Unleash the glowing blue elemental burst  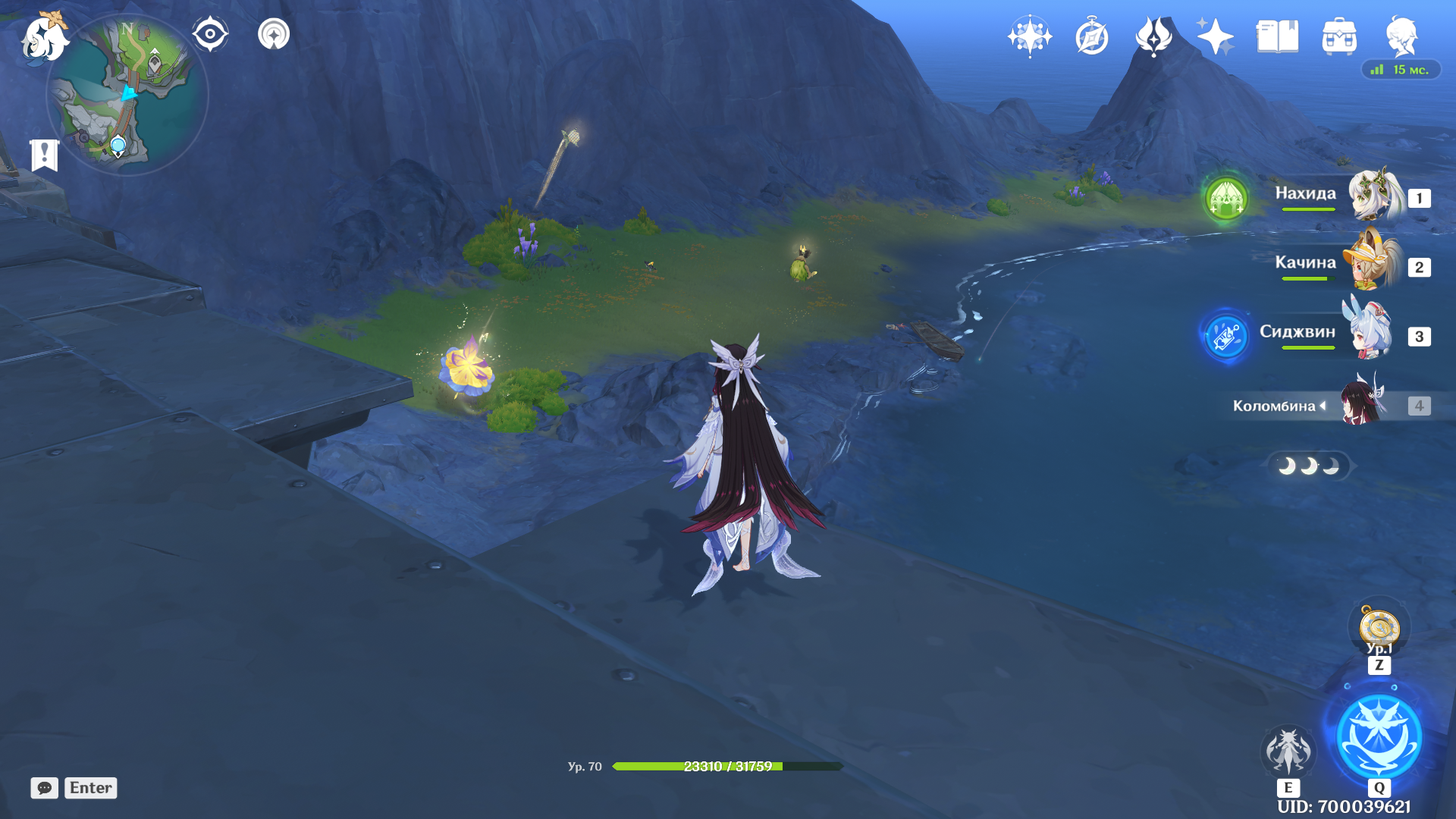(1379, 737)
